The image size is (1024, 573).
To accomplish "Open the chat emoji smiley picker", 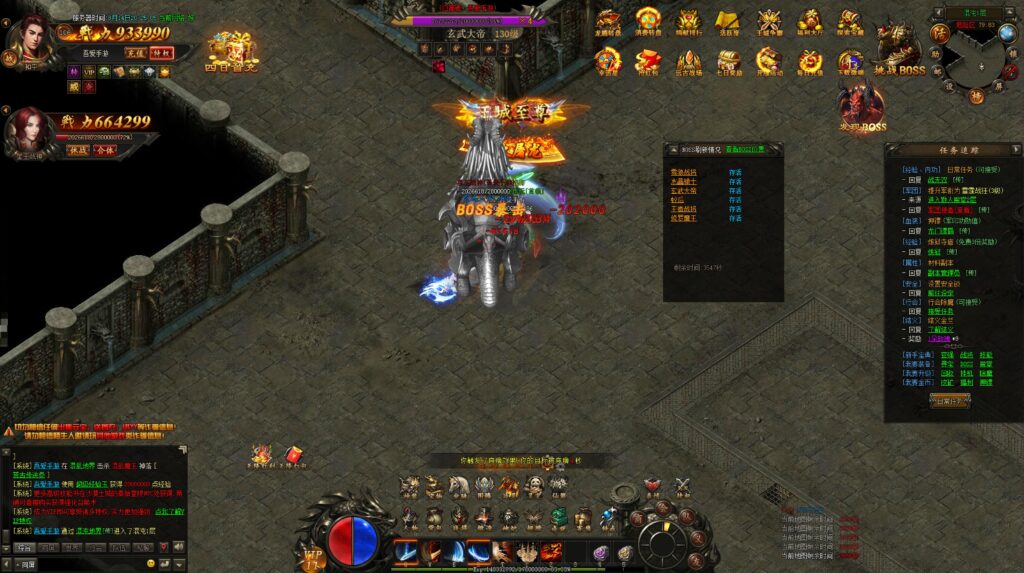I will click(151, 564).
